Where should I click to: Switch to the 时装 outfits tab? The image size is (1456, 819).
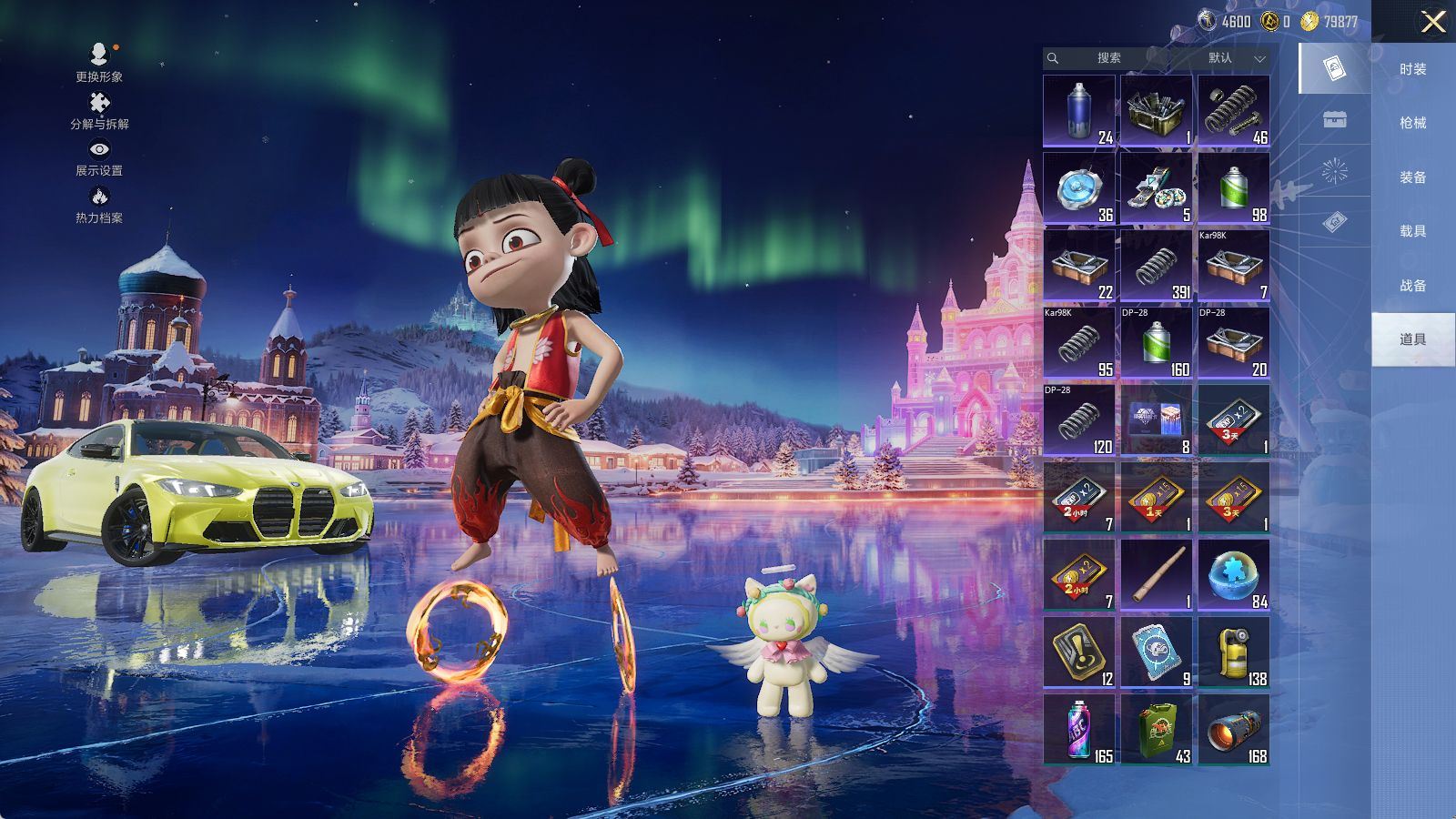coord(1412,69)
